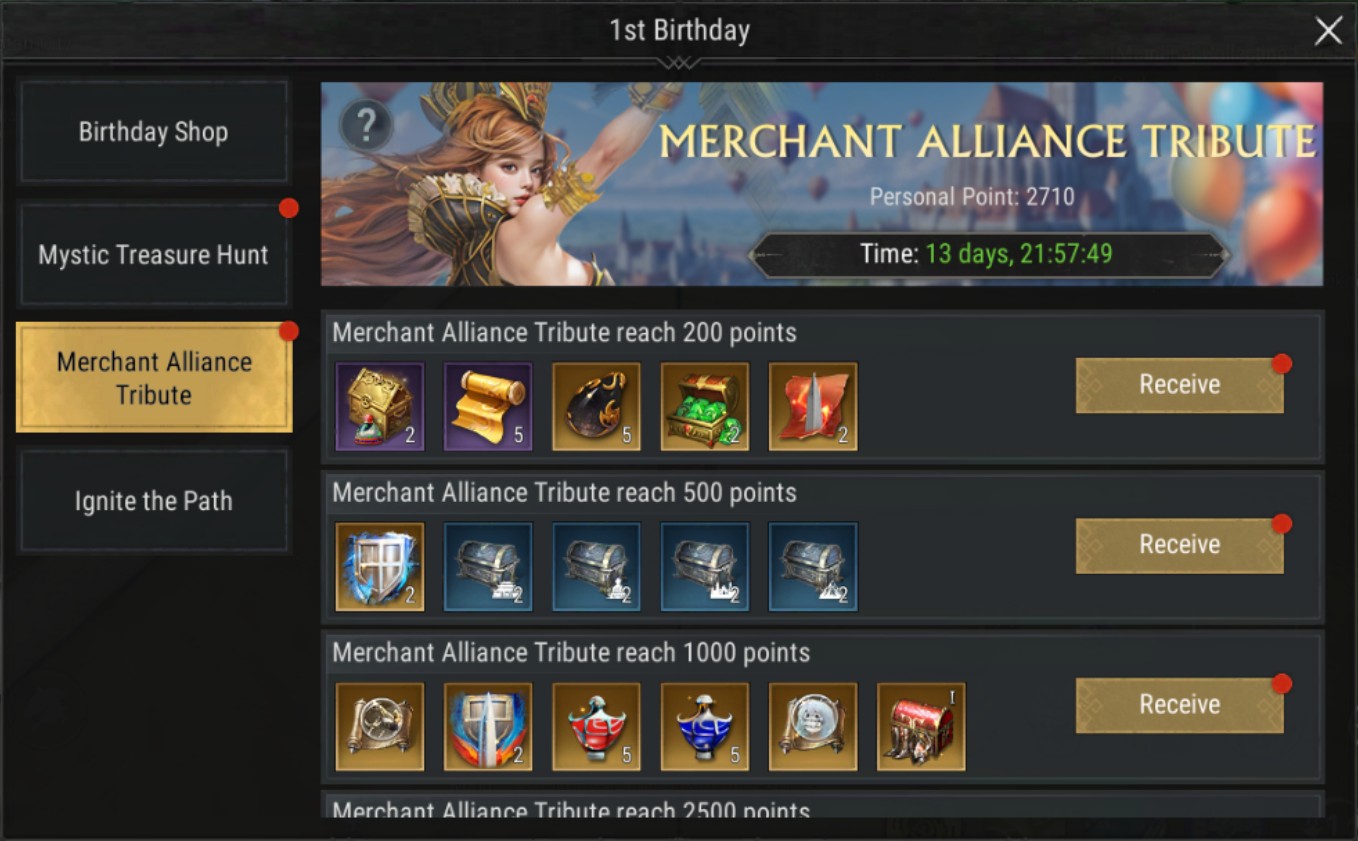Select the Merchant Alliance Tribute tab
The image size is (1358, 841).
154,378
